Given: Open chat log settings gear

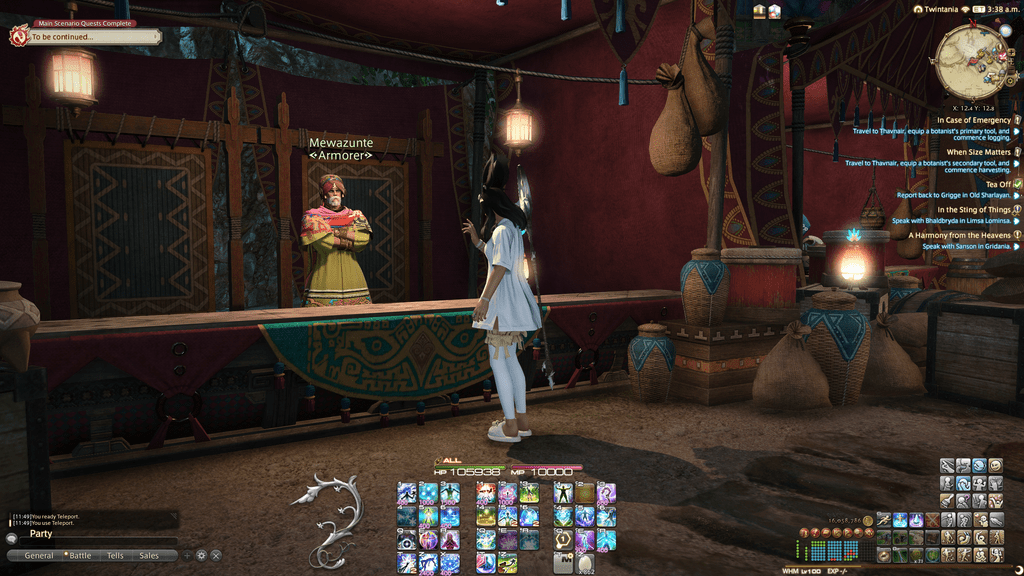Looking at the screenshot, I should tap(201, 555).
